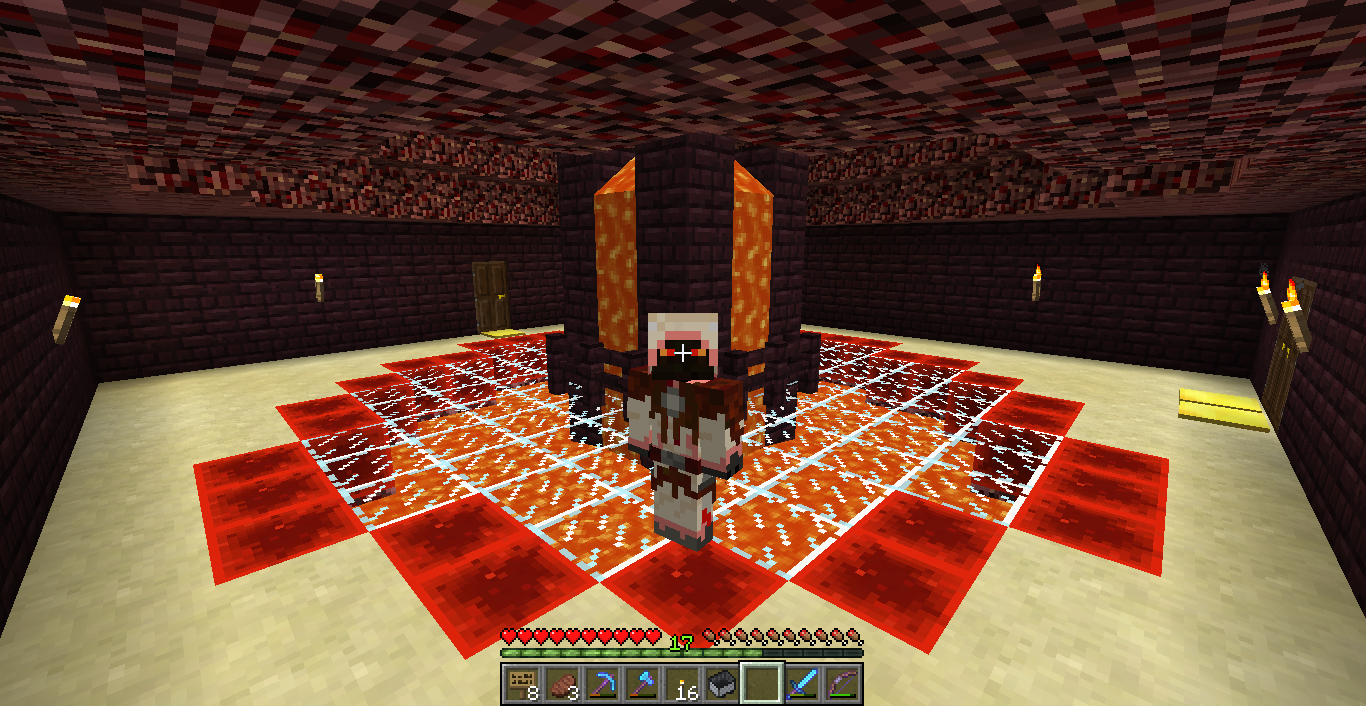Select the minecart hotbar slot

(722, 684)
